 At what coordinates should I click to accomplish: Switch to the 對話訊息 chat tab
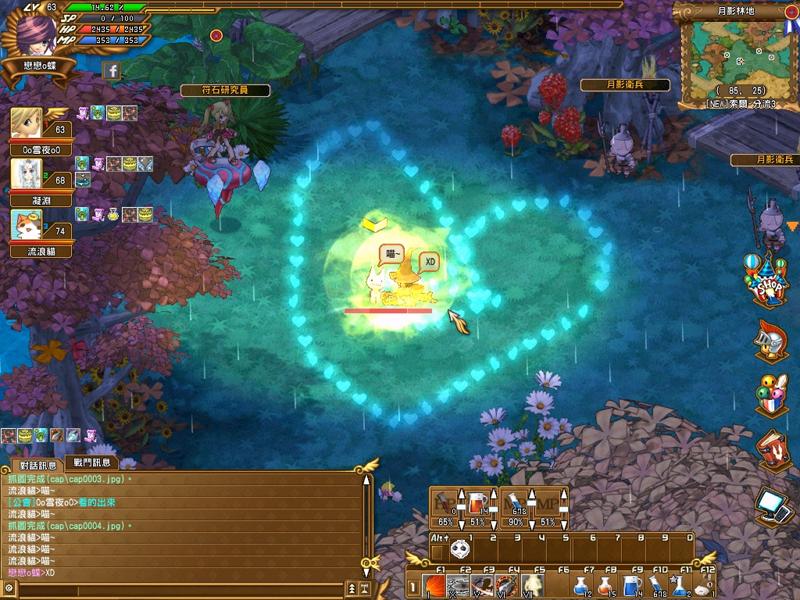tap(40, 464)
